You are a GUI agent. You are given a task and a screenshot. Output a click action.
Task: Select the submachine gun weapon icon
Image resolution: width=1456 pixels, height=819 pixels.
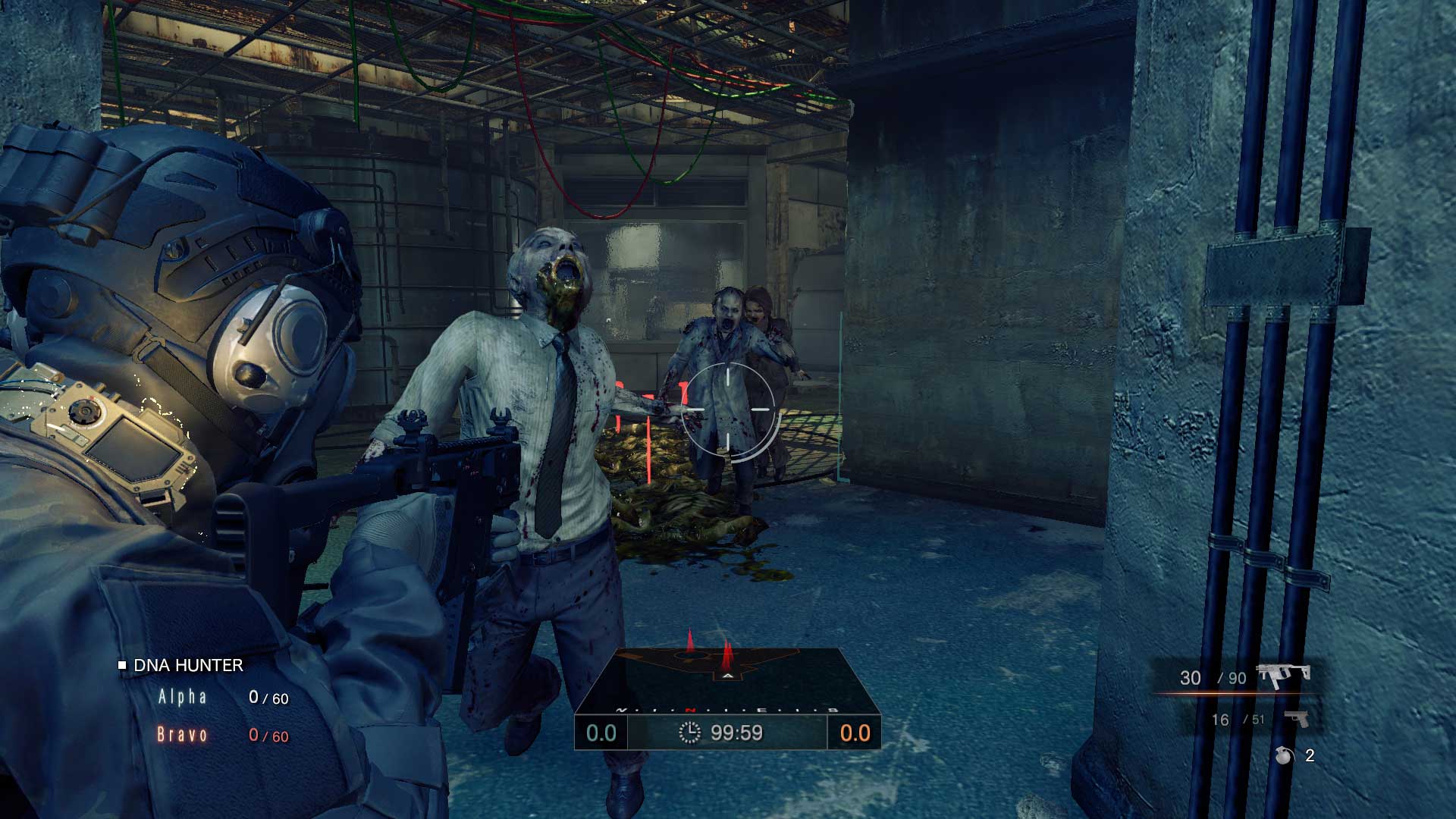click(x=1283, y=675)
